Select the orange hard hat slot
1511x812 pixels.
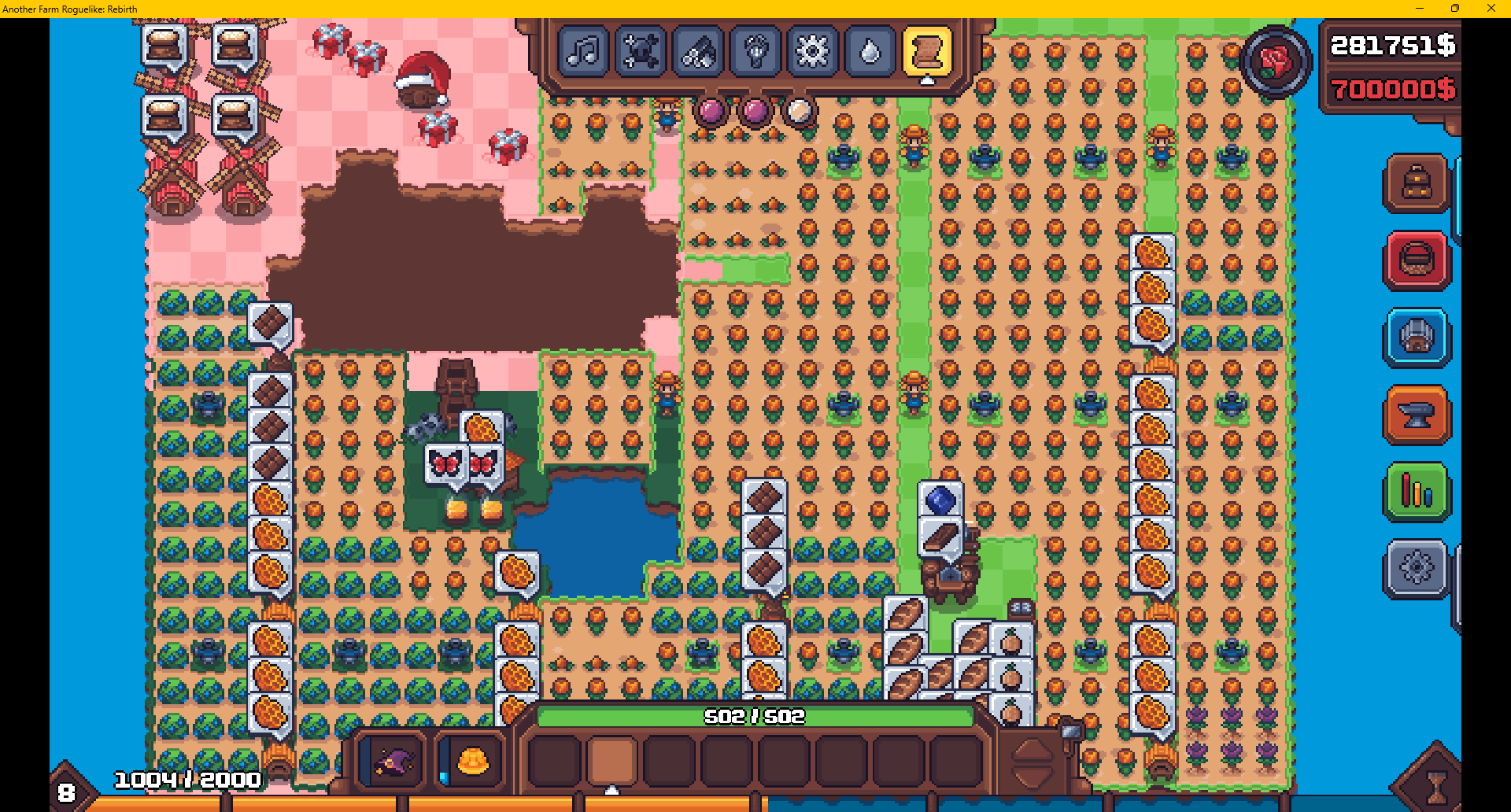click(473, 761)
